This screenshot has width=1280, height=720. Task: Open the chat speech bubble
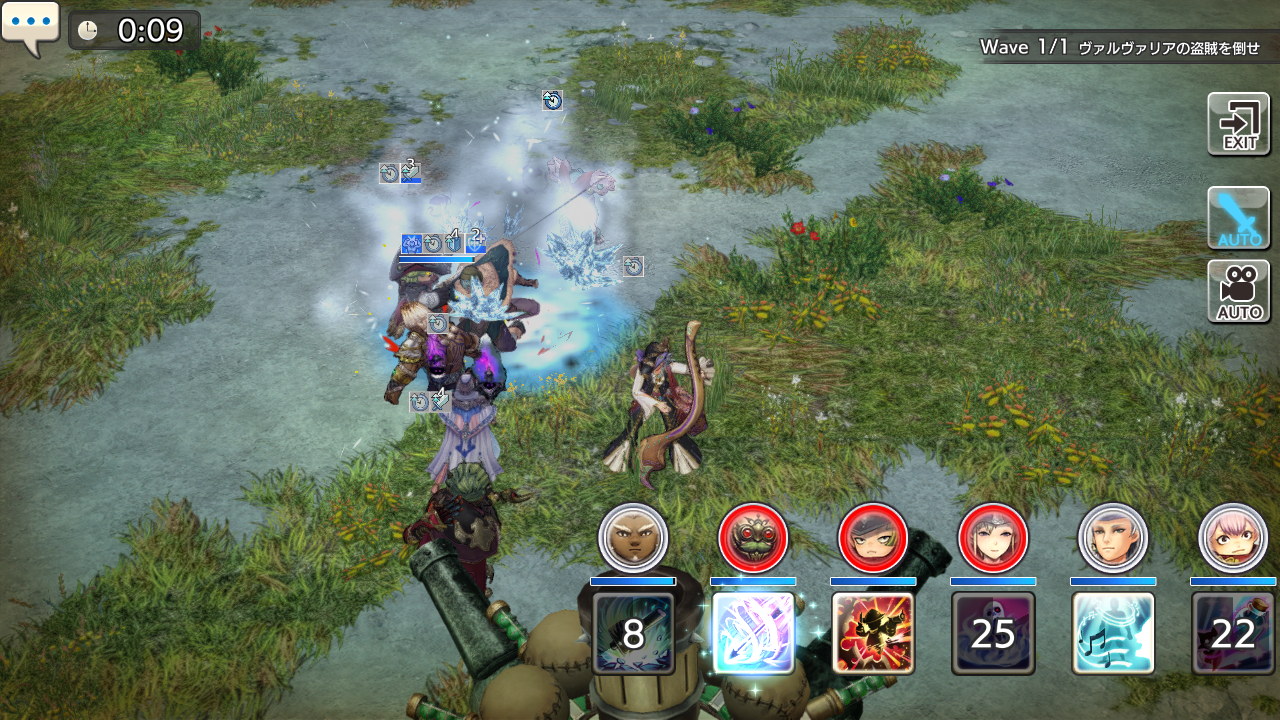coord(31,28)
